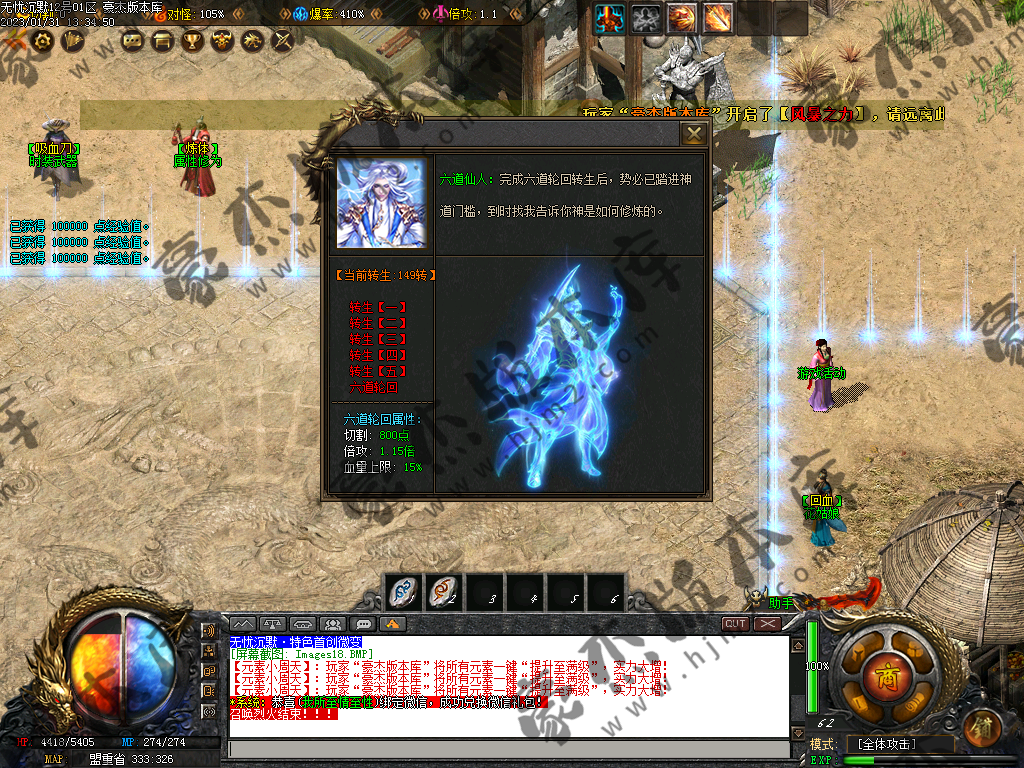Click the OUT button above chat
Image resolution: width=1024 pixels, height=768 pixels.
[x=736, y=624]
